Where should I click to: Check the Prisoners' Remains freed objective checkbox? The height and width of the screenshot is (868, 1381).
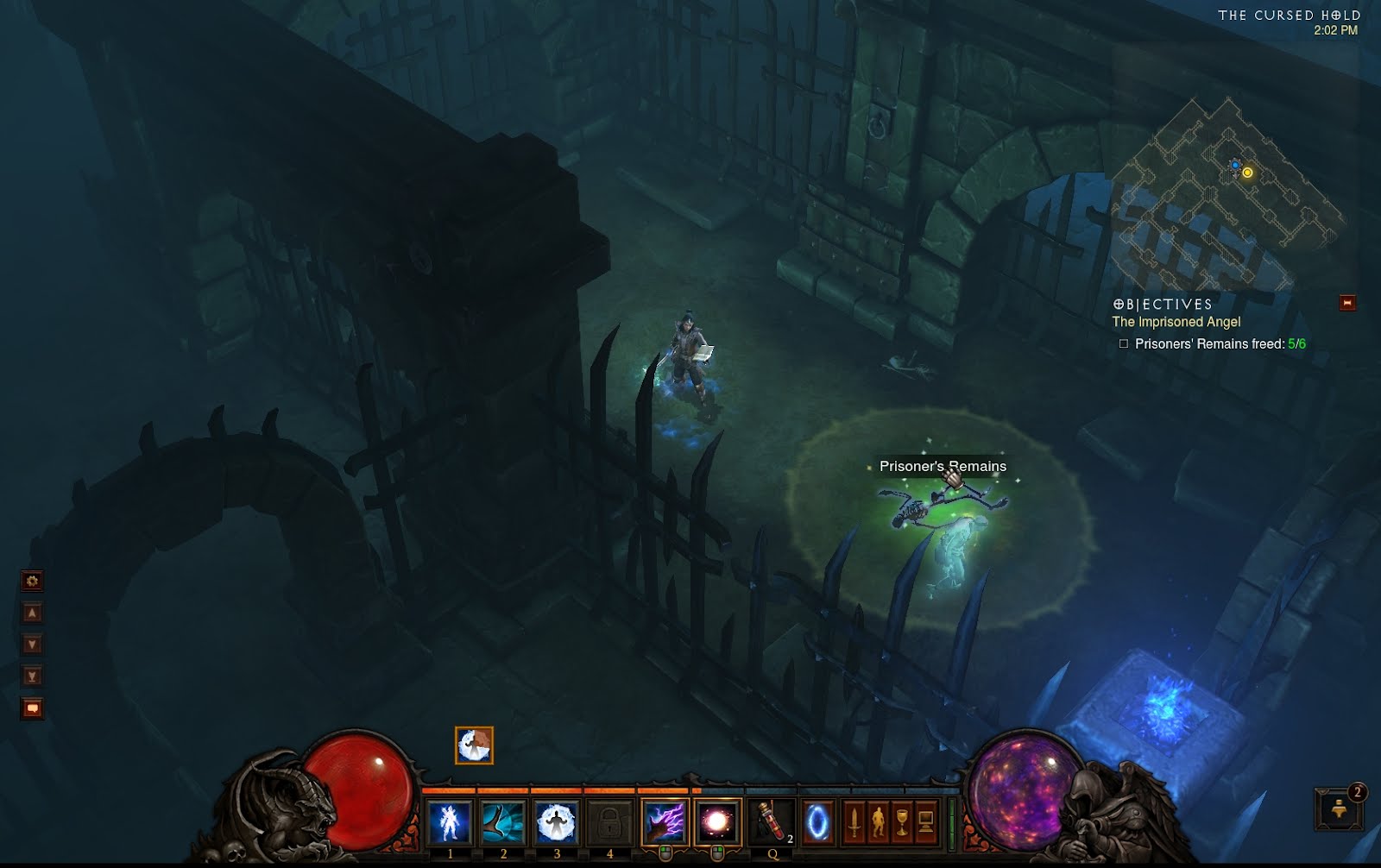click(x=1124, y=343)
